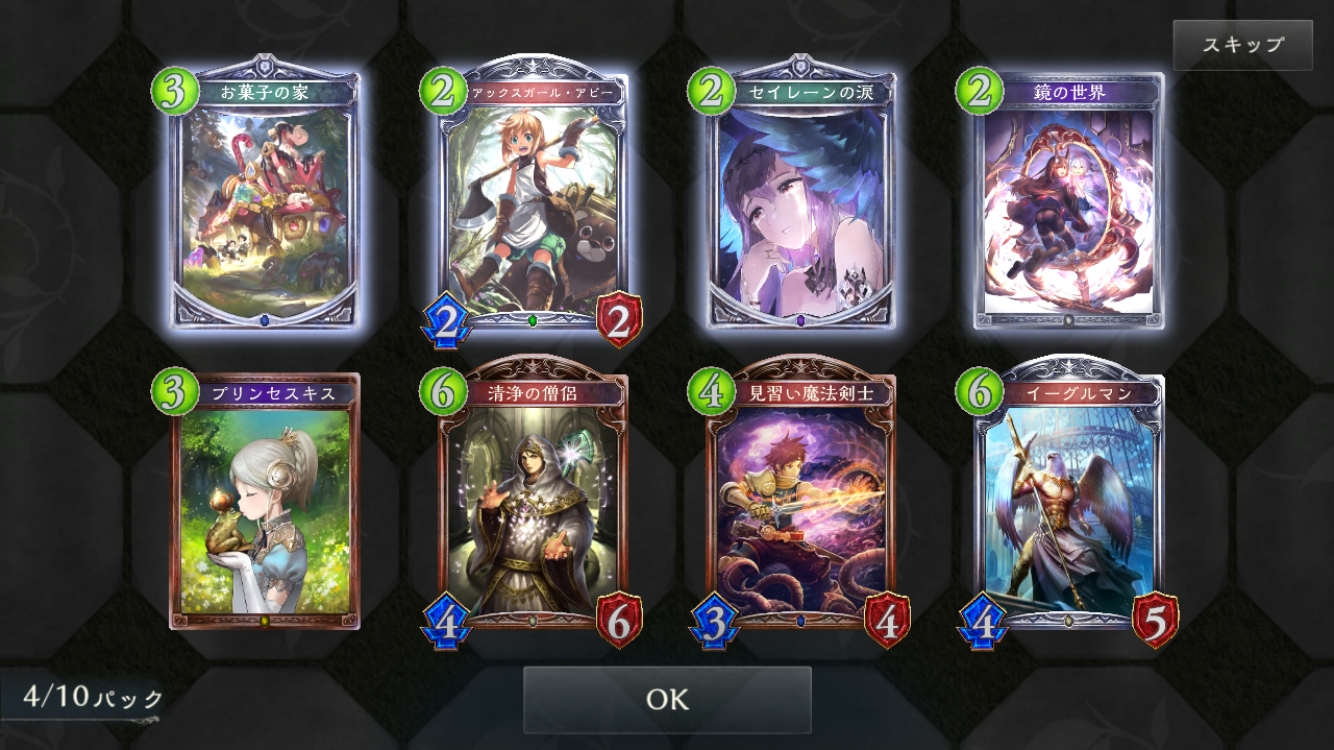This screenshot has height=750, width=1334.
Task: Skip the pack opening with スキップ
Action: [x=1242, y=45]
